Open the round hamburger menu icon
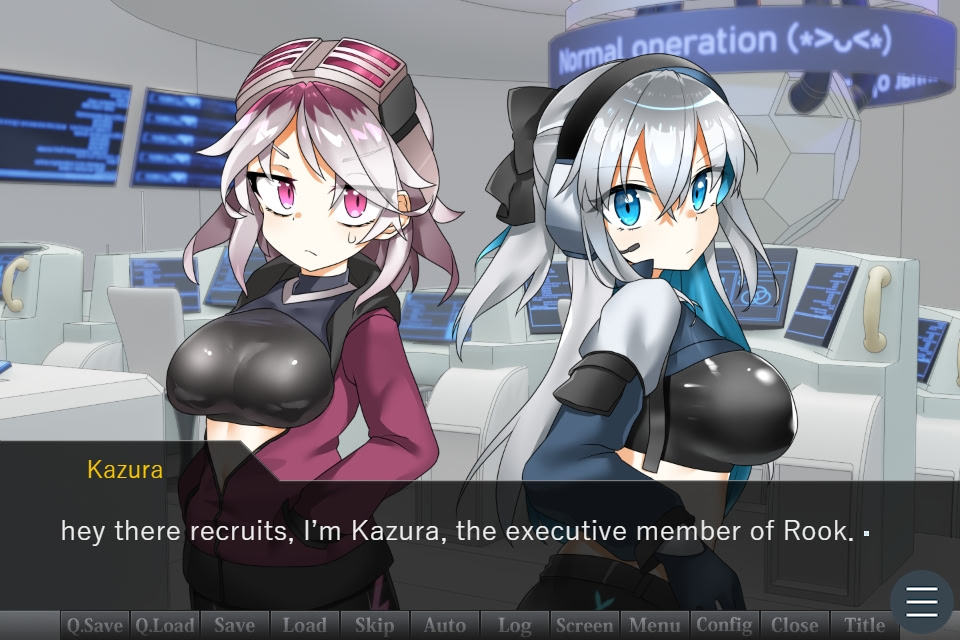 click(x=921, y=602)
